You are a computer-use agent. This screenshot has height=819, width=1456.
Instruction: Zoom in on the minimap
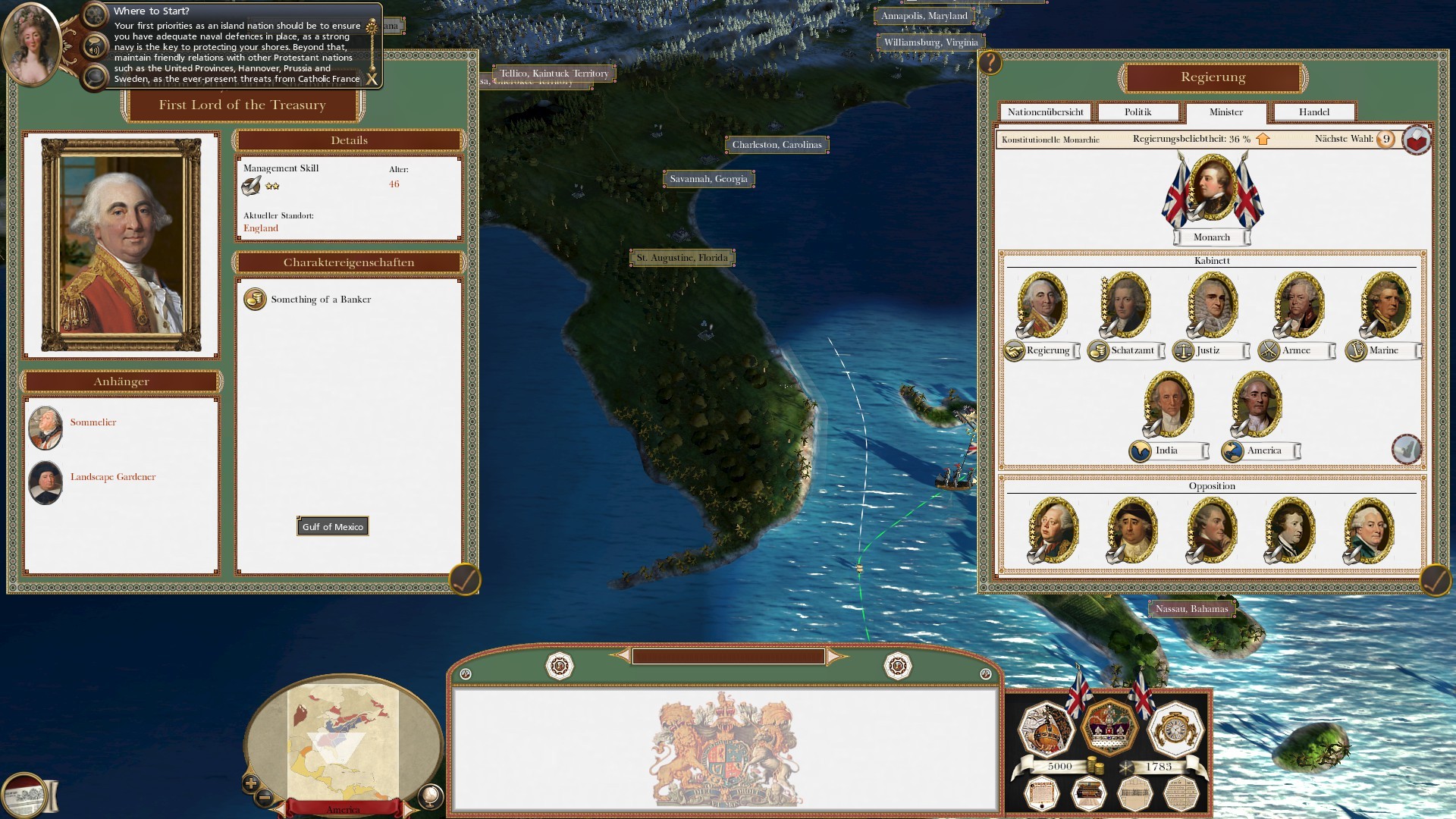pos(251,783)
